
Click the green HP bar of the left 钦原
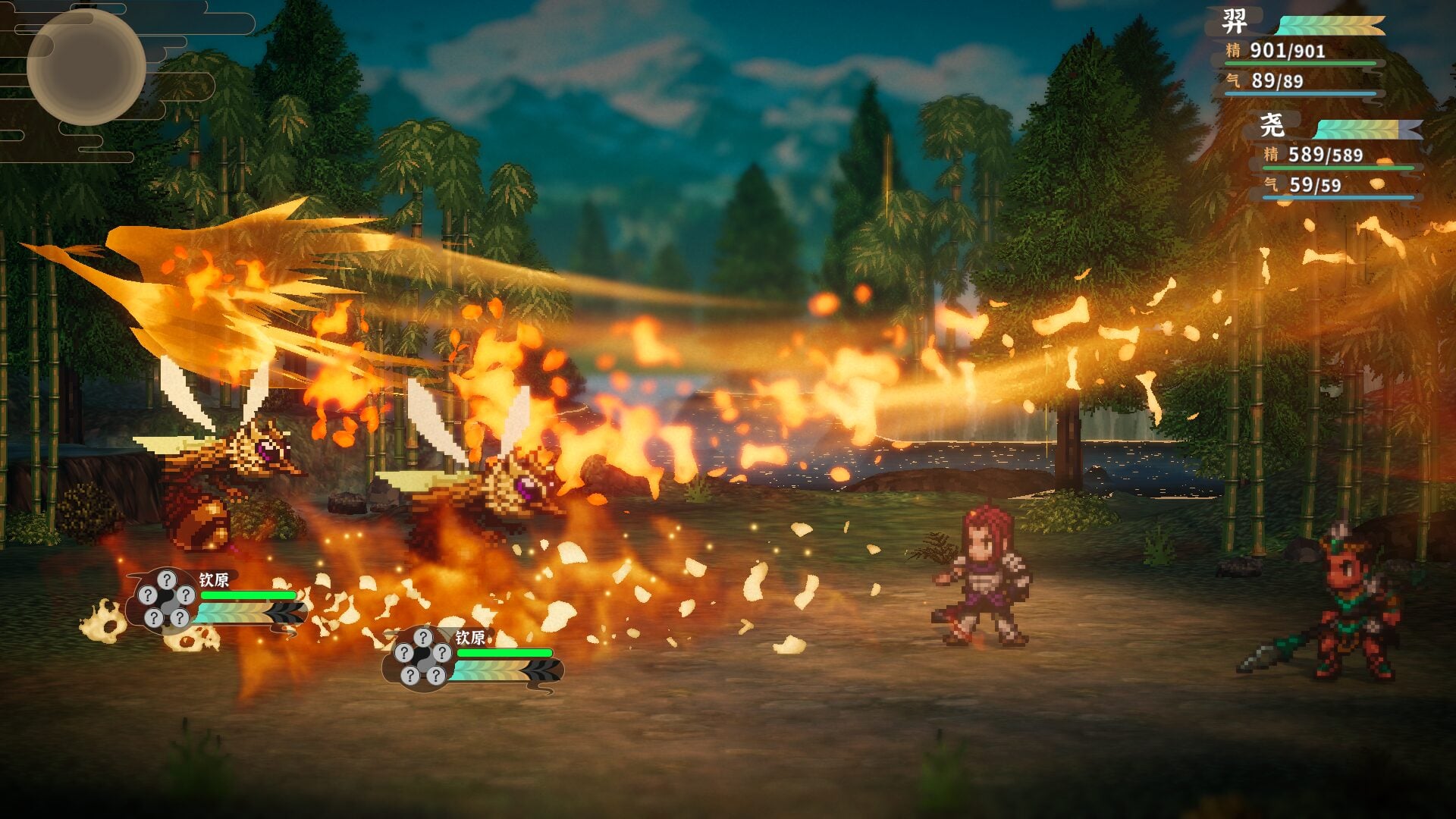click(x=247, y=595)
